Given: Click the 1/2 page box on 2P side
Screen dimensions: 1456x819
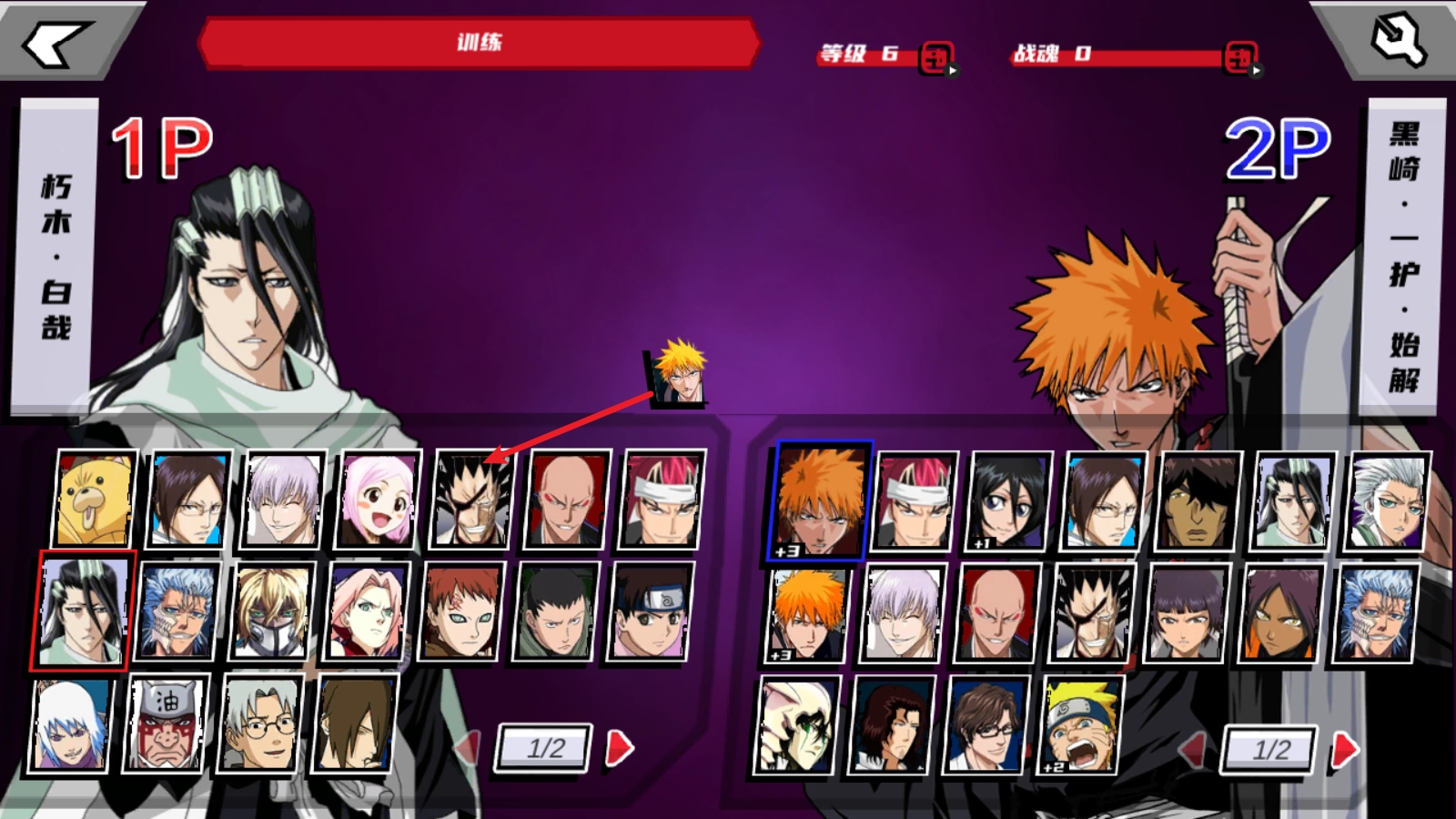Looking at the screenshot, I should pos(1269,750).
